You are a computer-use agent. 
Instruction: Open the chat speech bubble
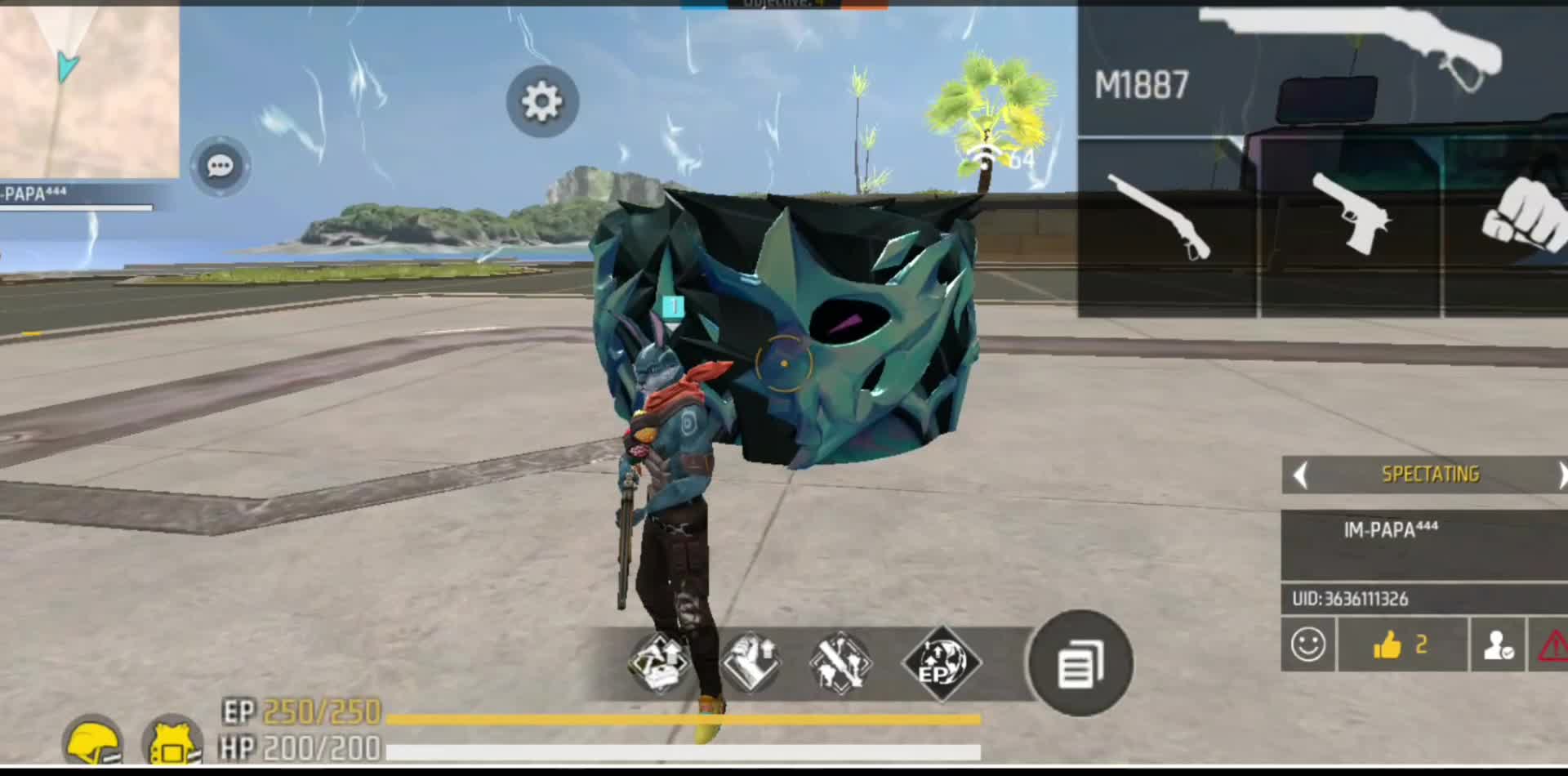[x=220, y=167]
